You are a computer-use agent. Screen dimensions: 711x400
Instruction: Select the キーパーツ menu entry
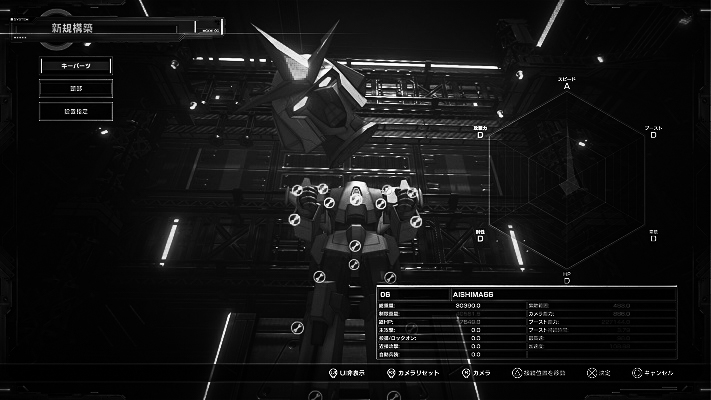(76, 66)
